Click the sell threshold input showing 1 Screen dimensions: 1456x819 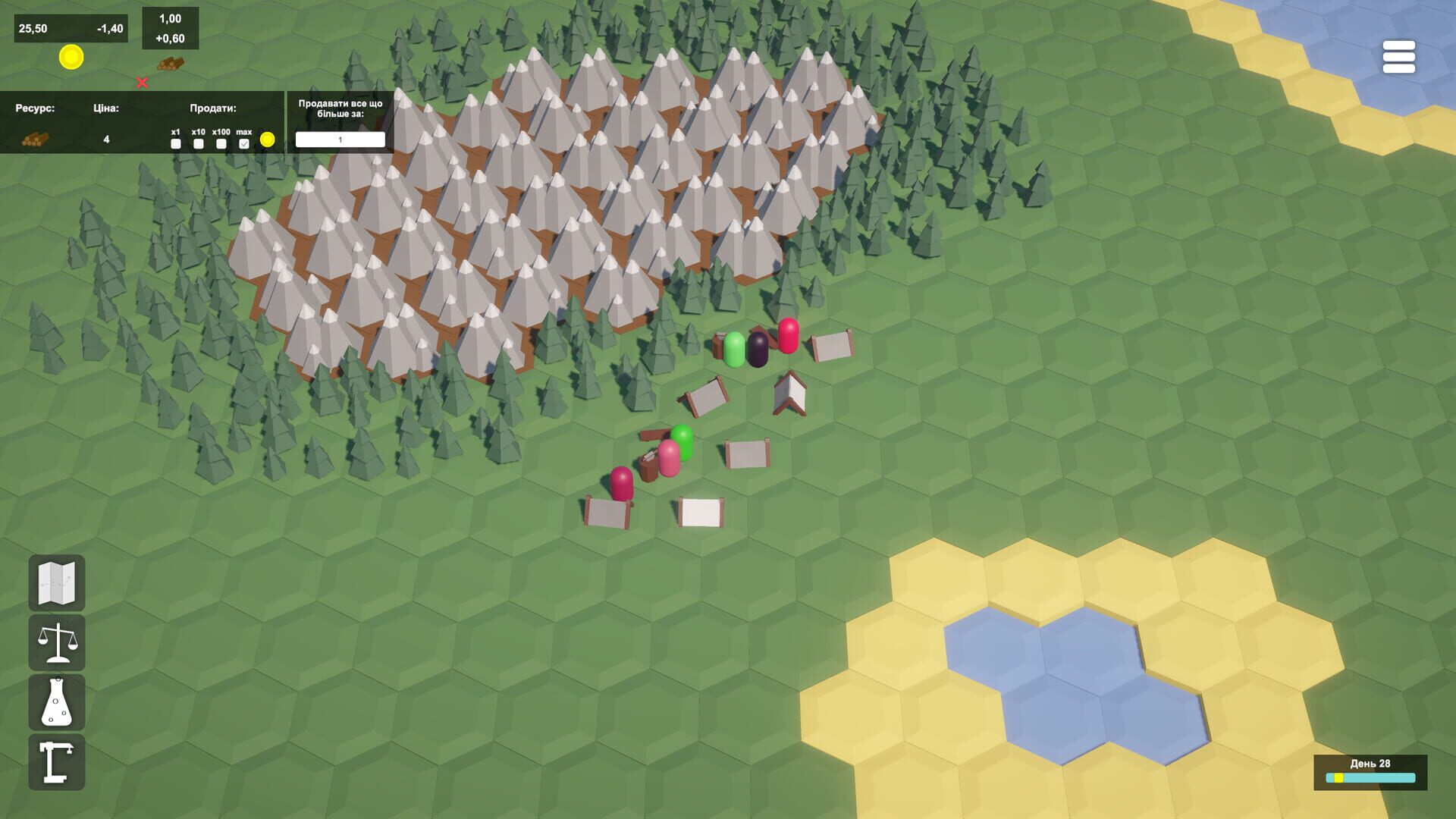click(341, 140)
